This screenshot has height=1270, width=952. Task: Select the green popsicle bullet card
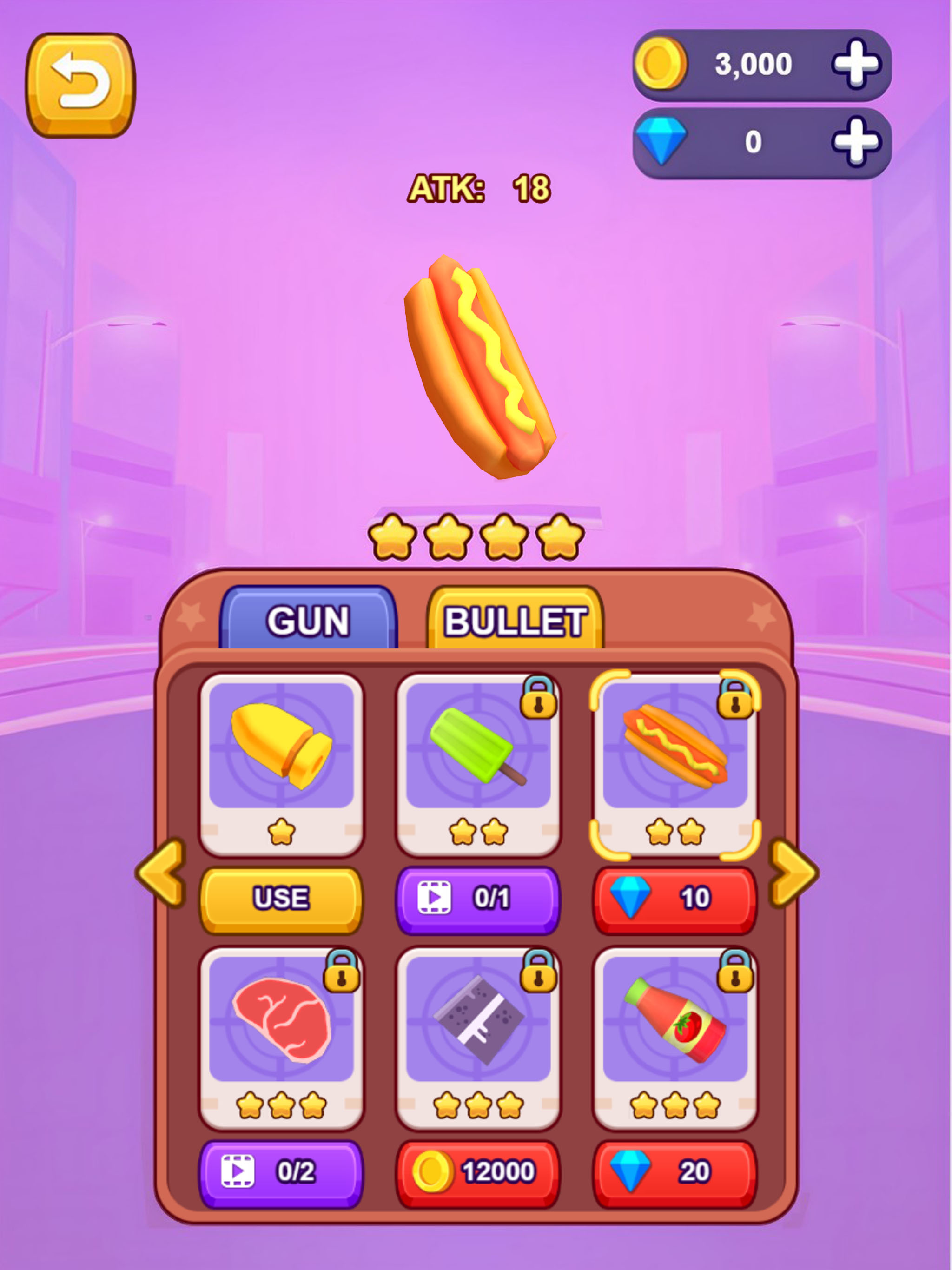(478, 764)
